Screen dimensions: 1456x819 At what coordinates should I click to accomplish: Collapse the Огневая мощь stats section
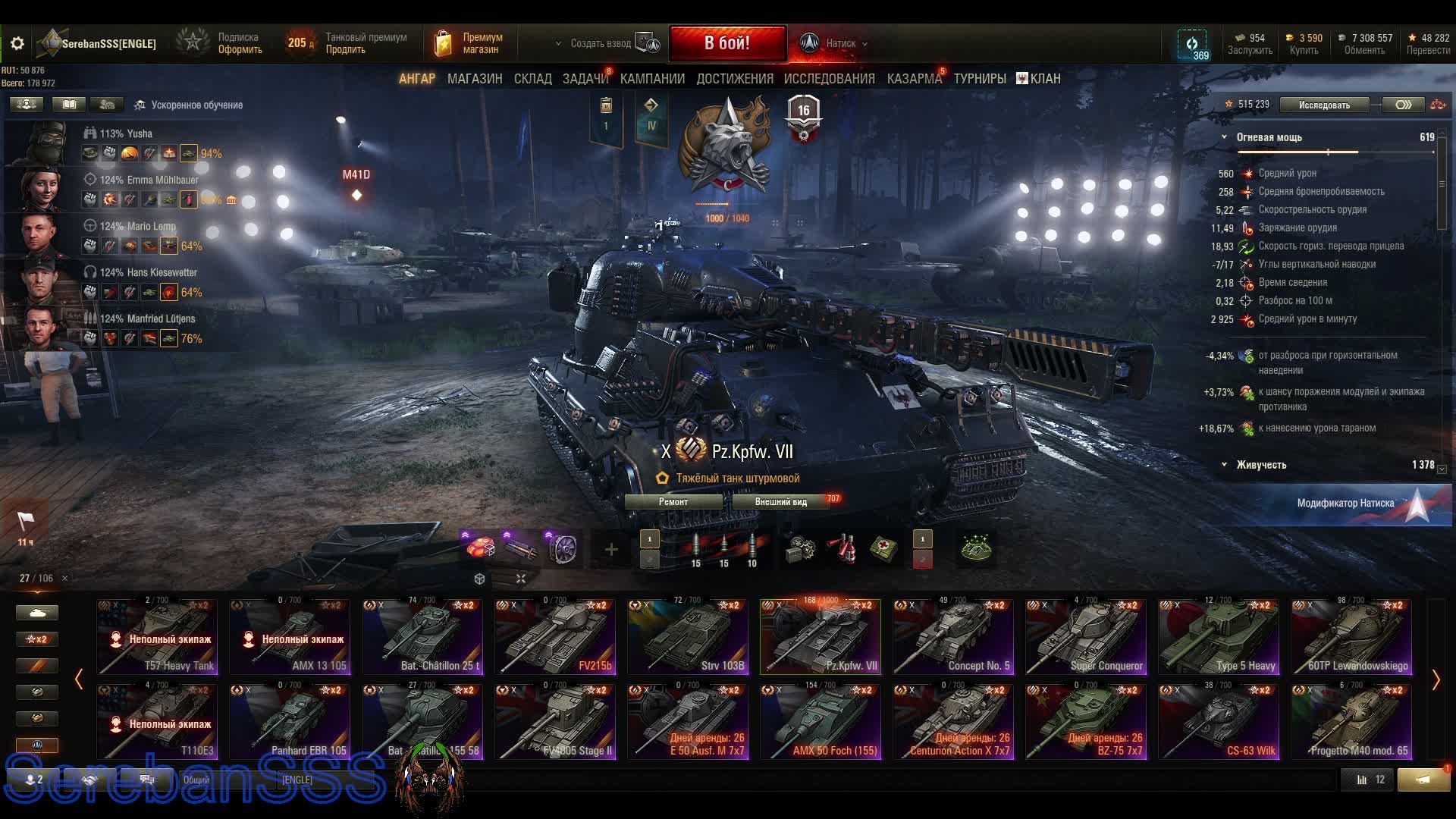(x=1224, y=137)
